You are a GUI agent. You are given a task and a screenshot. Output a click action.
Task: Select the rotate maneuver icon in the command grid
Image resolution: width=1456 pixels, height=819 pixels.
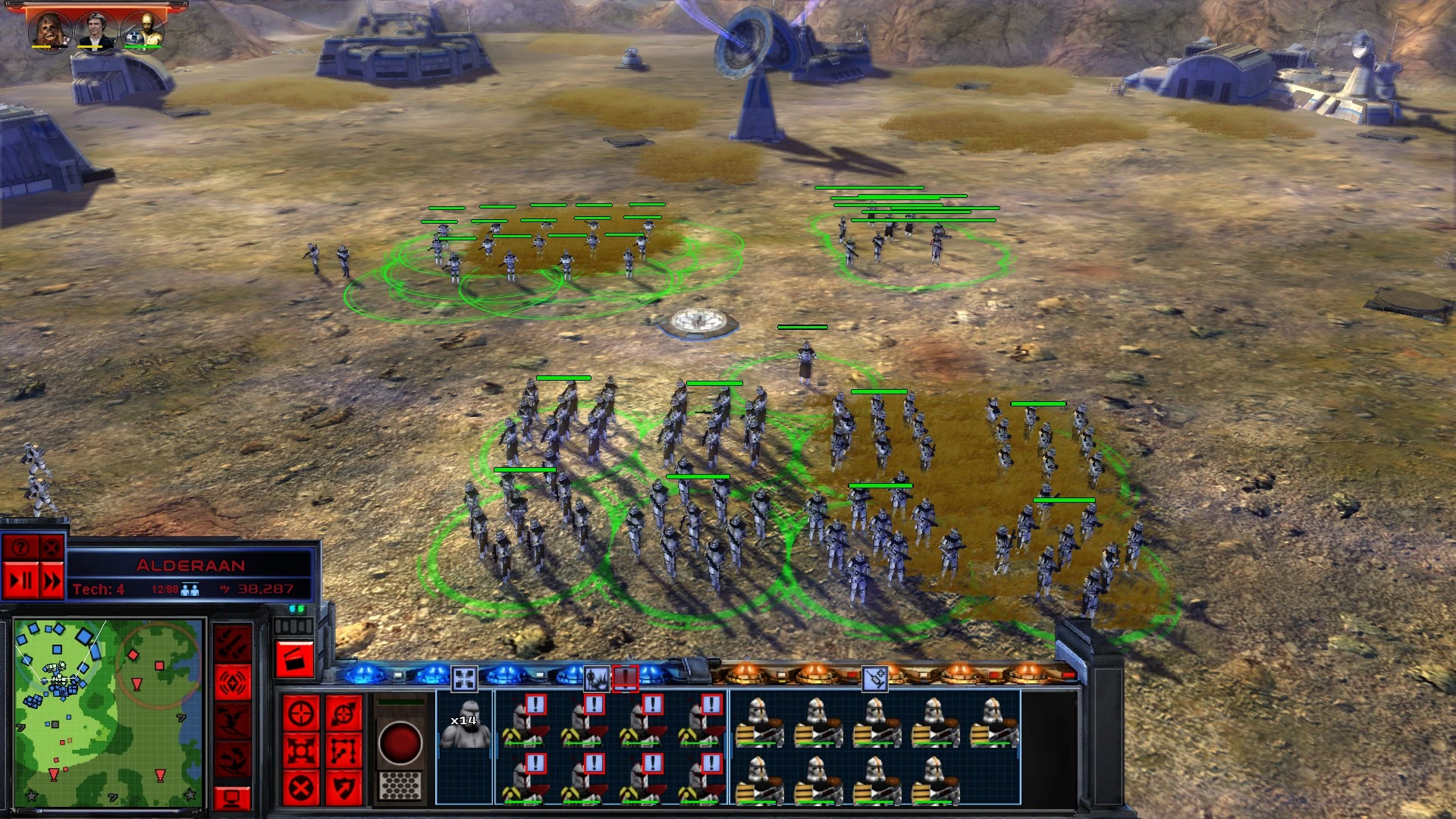pos(344,714)
